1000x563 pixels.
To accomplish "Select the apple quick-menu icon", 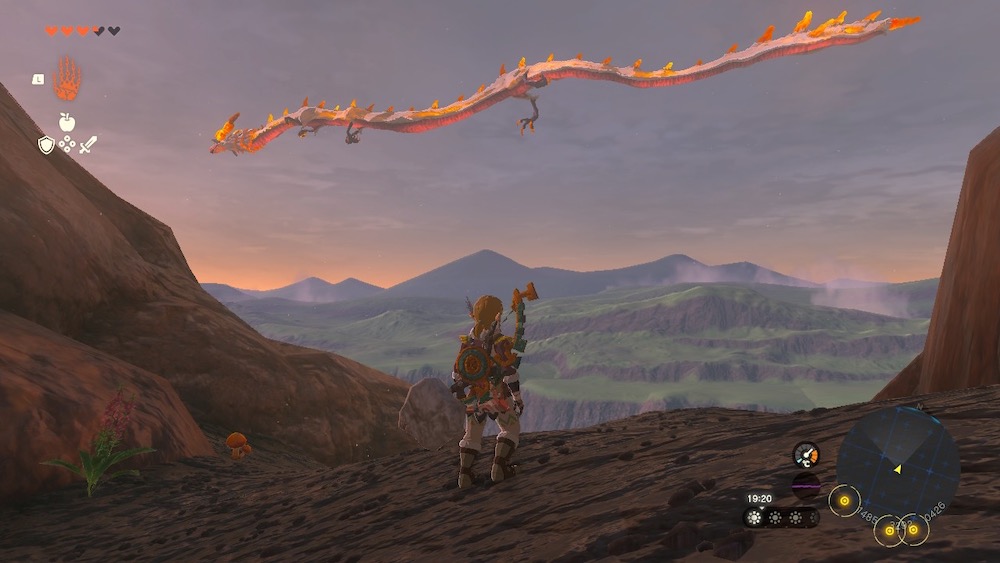I will click(67, 122).
